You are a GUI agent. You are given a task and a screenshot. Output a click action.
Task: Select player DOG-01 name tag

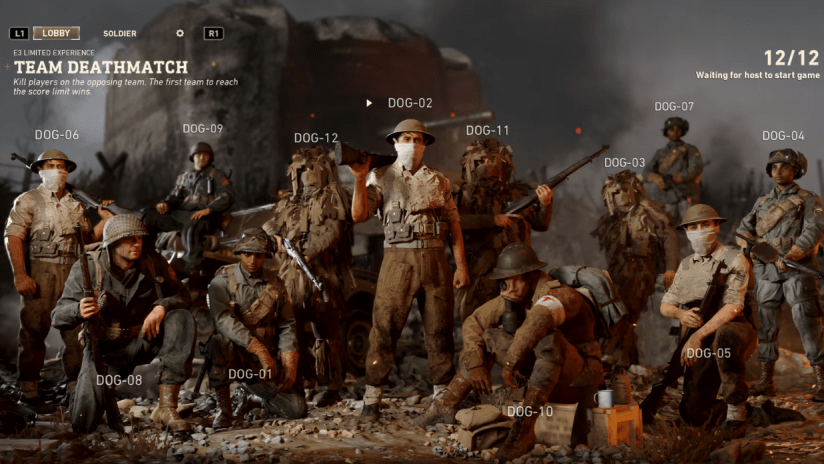click(250, 375)
